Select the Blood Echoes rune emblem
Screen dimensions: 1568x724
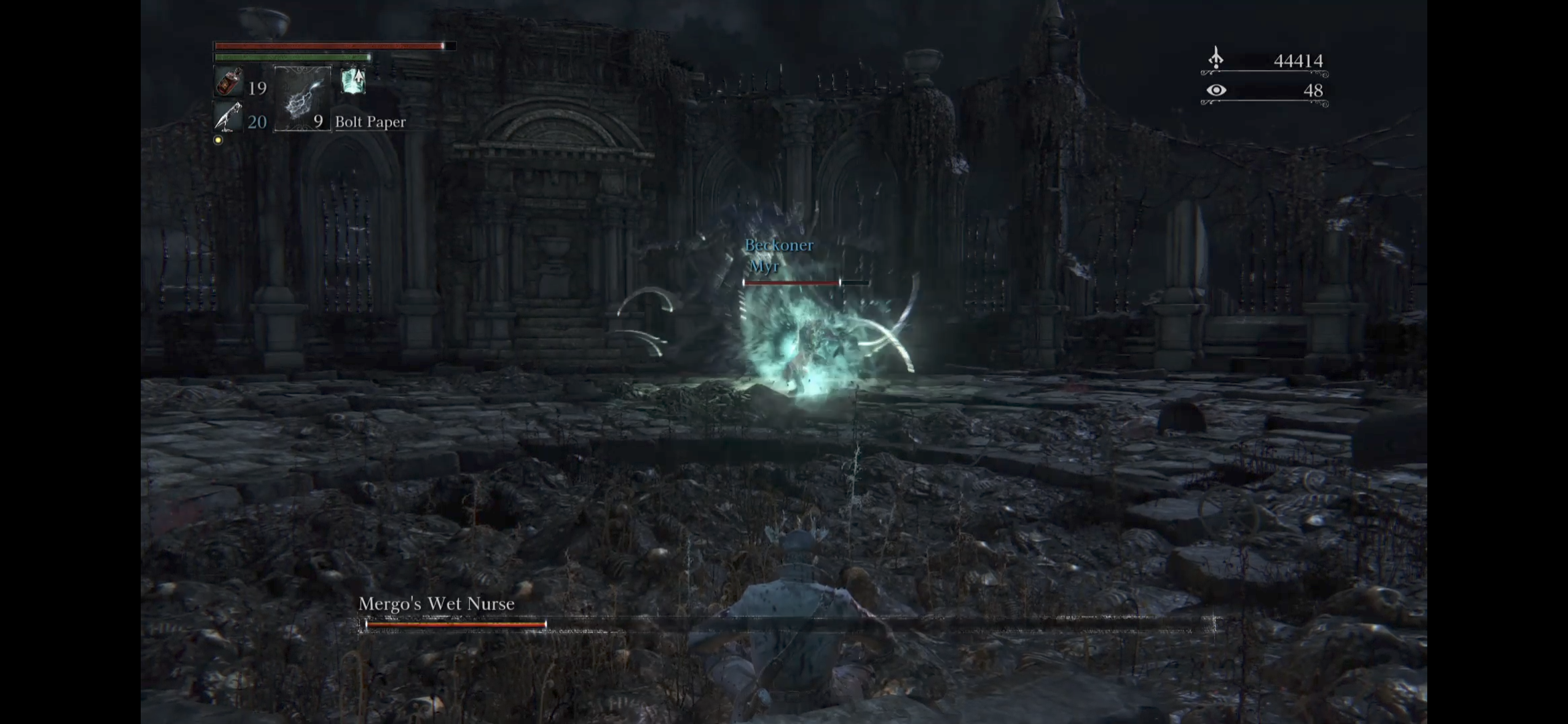(x=1216, y=57)
